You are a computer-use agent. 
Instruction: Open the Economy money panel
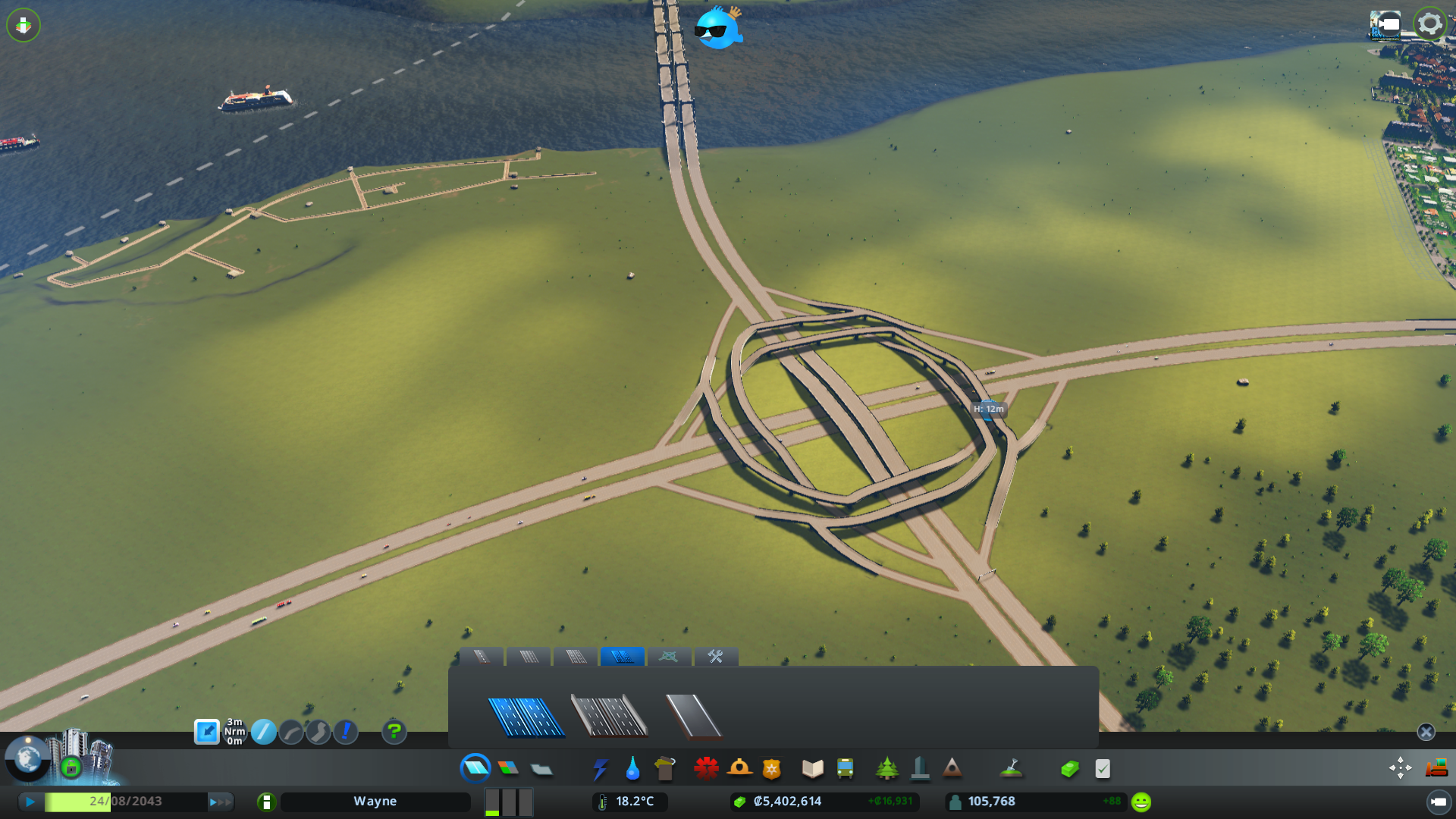[x=1069, y=768]
